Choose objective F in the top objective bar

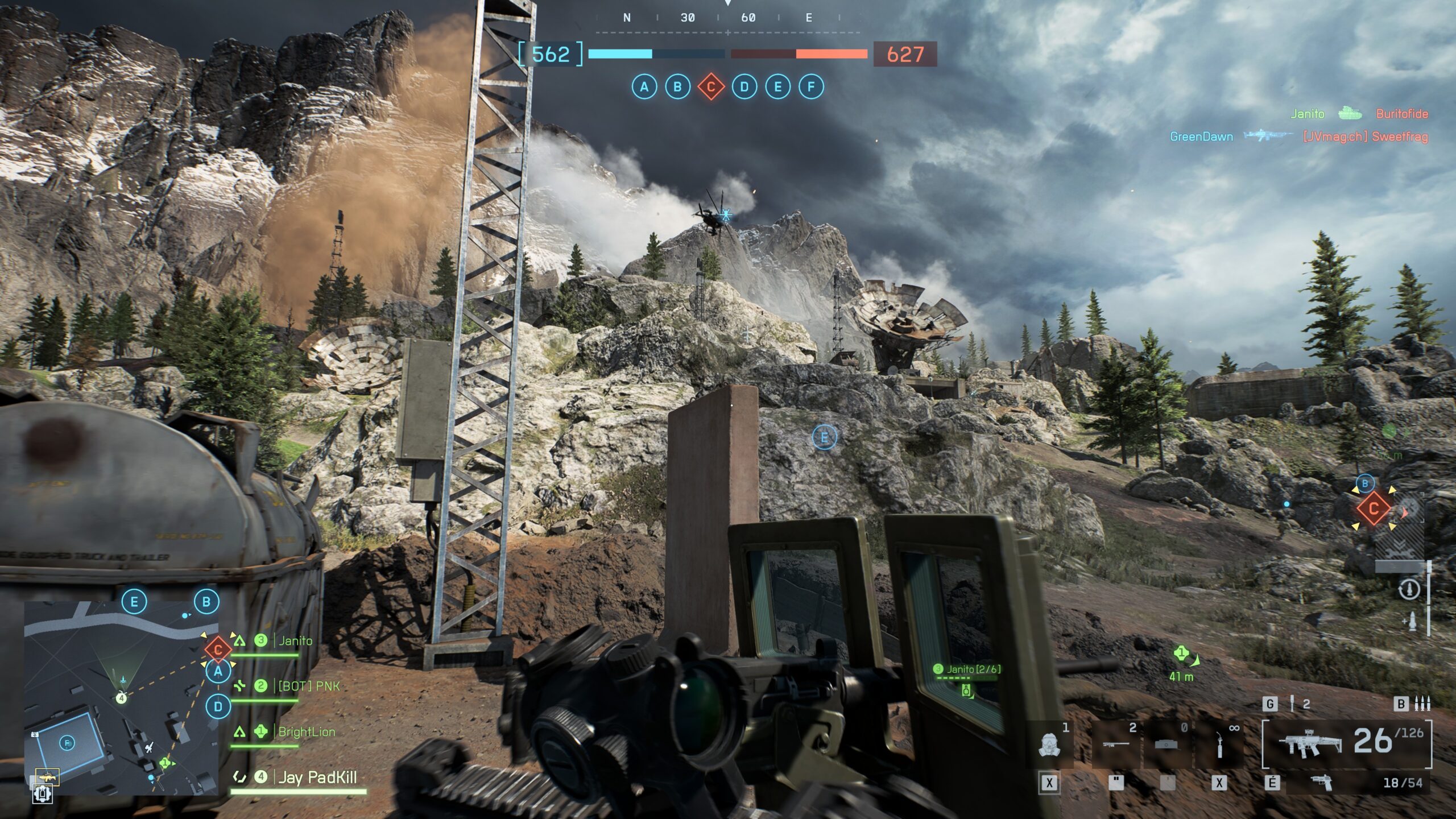[811, 87]
